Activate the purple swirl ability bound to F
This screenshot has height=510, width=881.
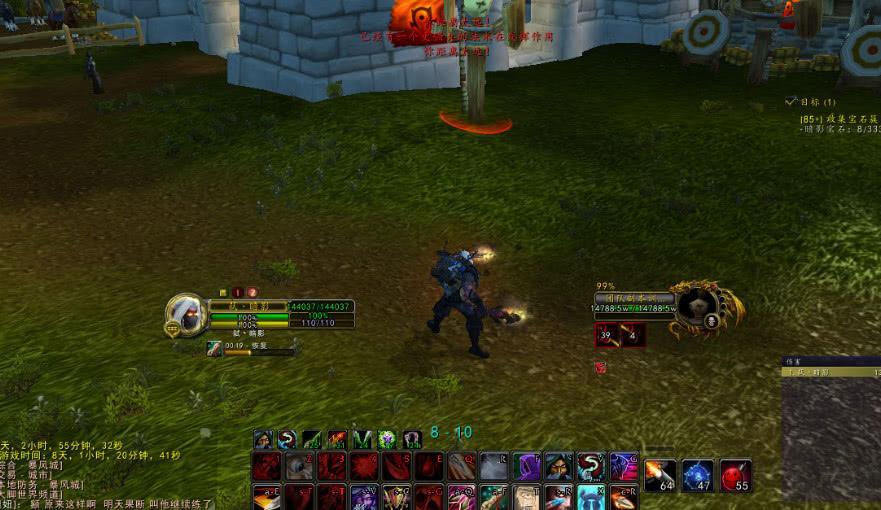click(527, 466)
